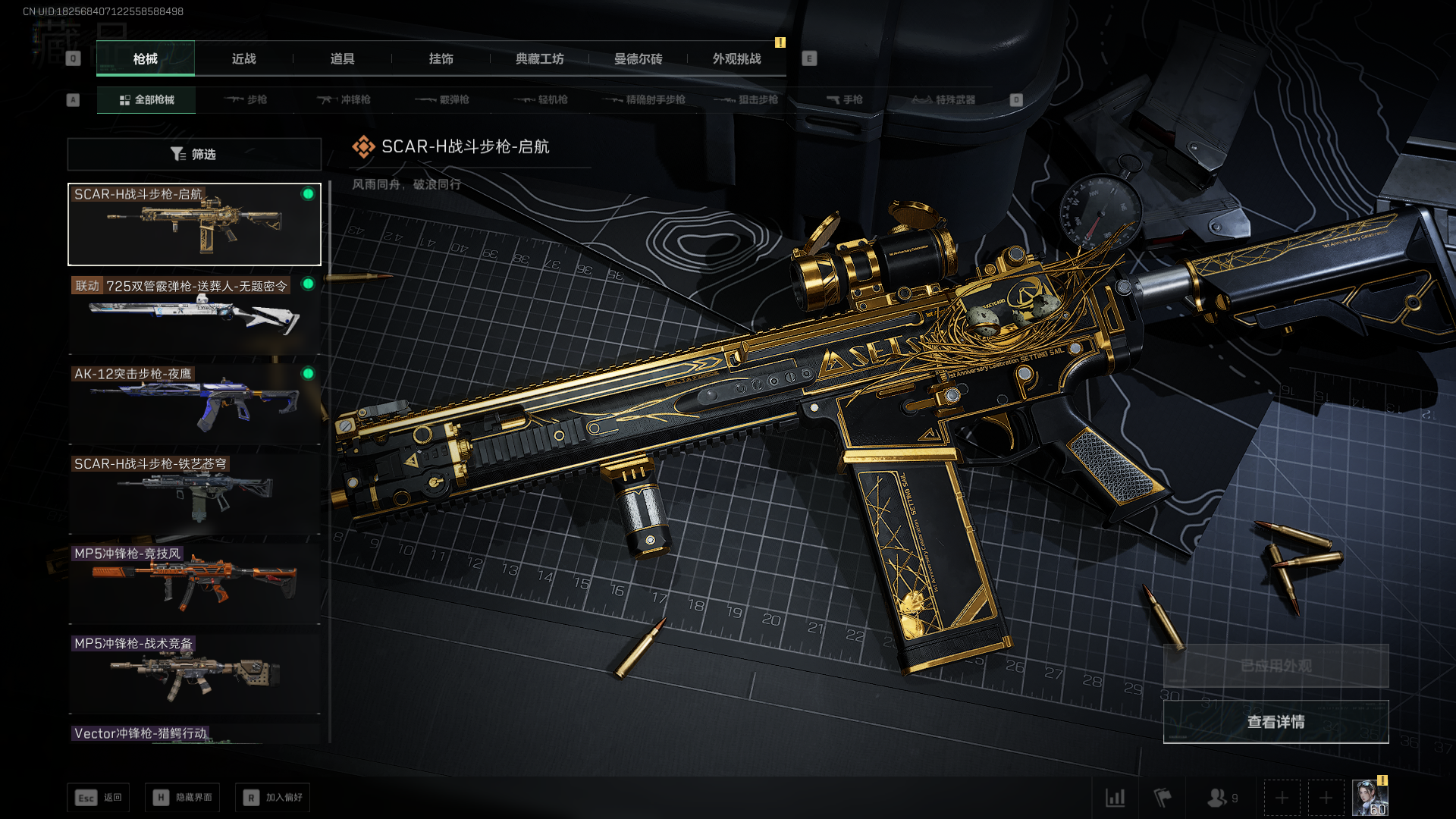Select the MP5冲锋枪-竞技风 skin

click(194, 584)
